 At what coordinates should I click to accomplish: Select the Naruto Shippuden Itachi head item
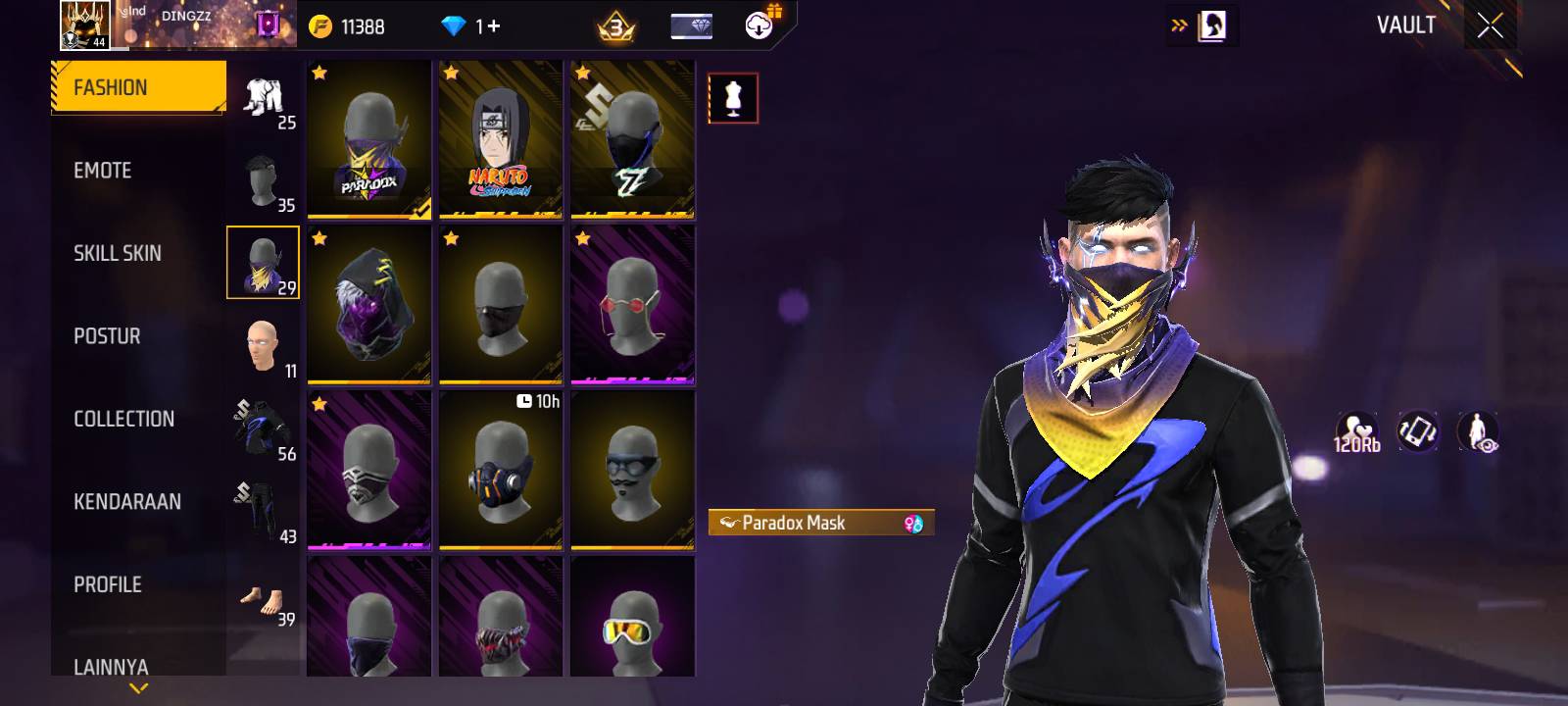501,139
